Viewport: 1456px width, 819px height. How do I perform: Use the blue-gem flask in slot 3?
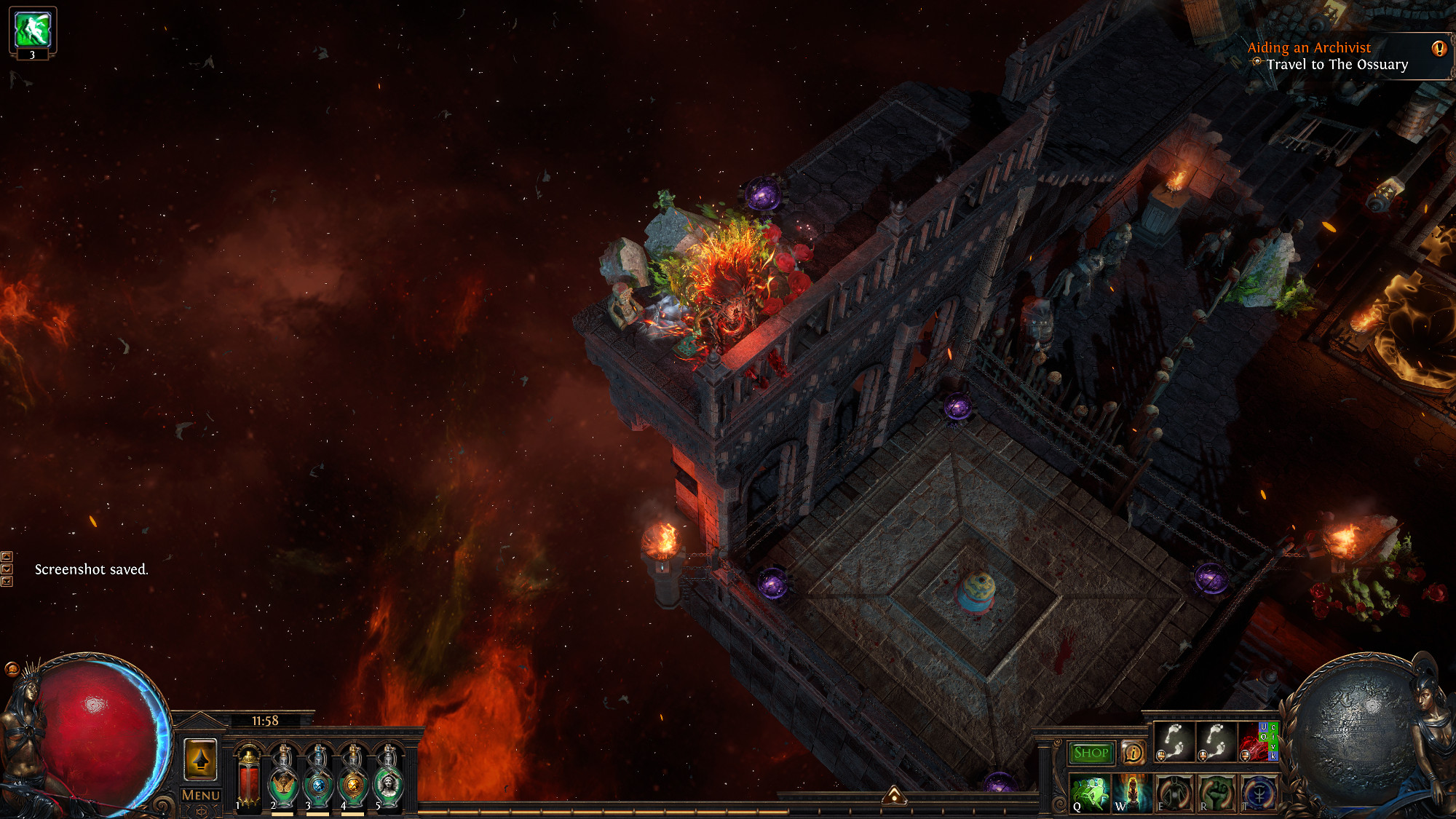coord(318,779)
